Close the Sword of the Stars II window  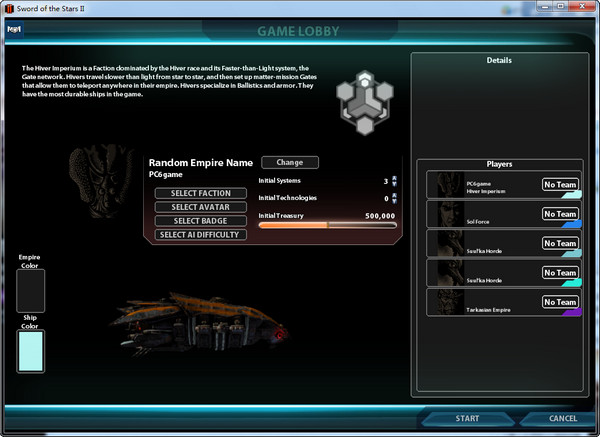[584, 8]
